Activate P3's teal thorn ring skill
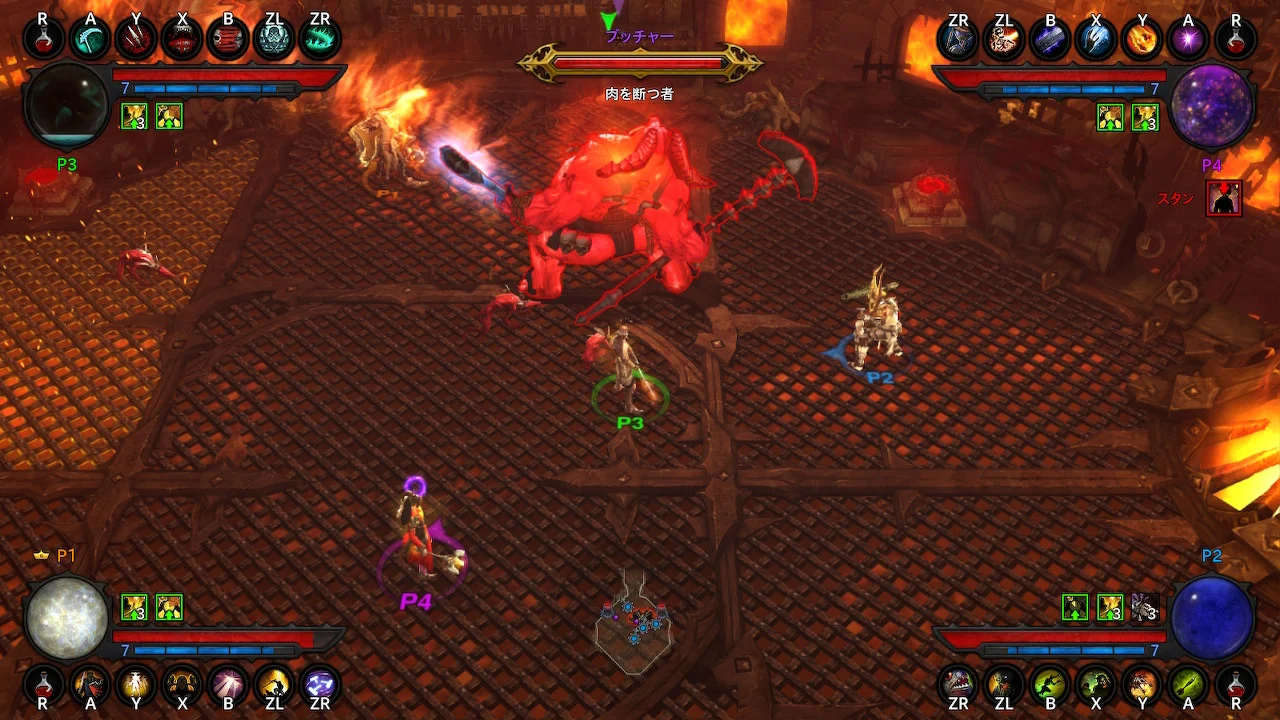The width and height of the screenshot is (1280, 720). (x=320, y=39)
